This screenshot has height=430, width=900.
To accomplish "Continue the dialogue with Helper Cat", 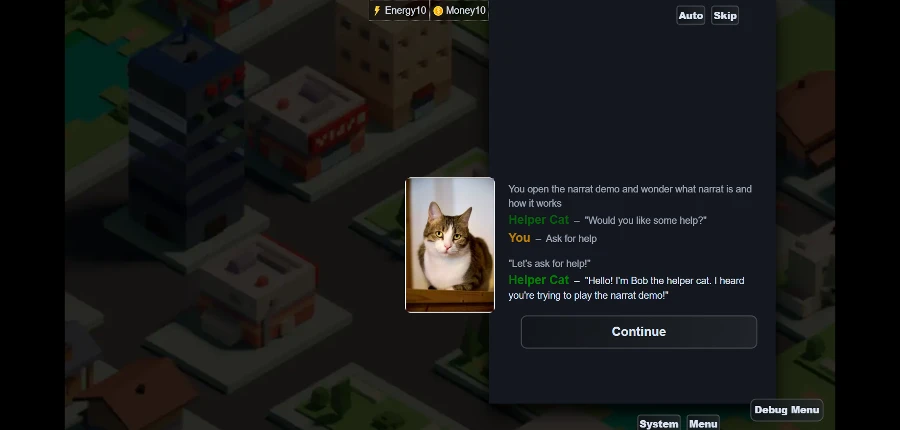I will point(638,332).
